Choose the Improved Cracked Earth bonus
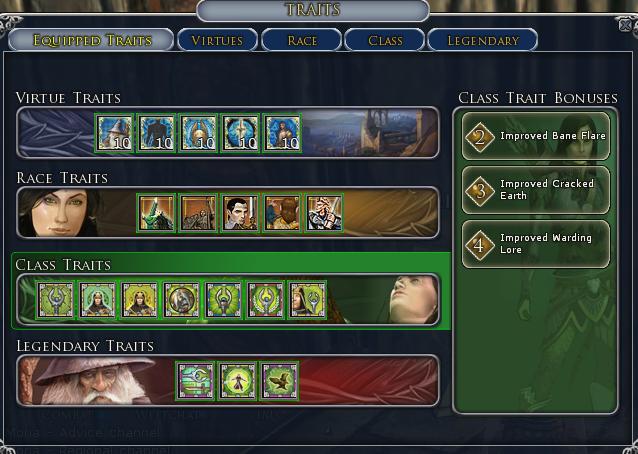 536,190
